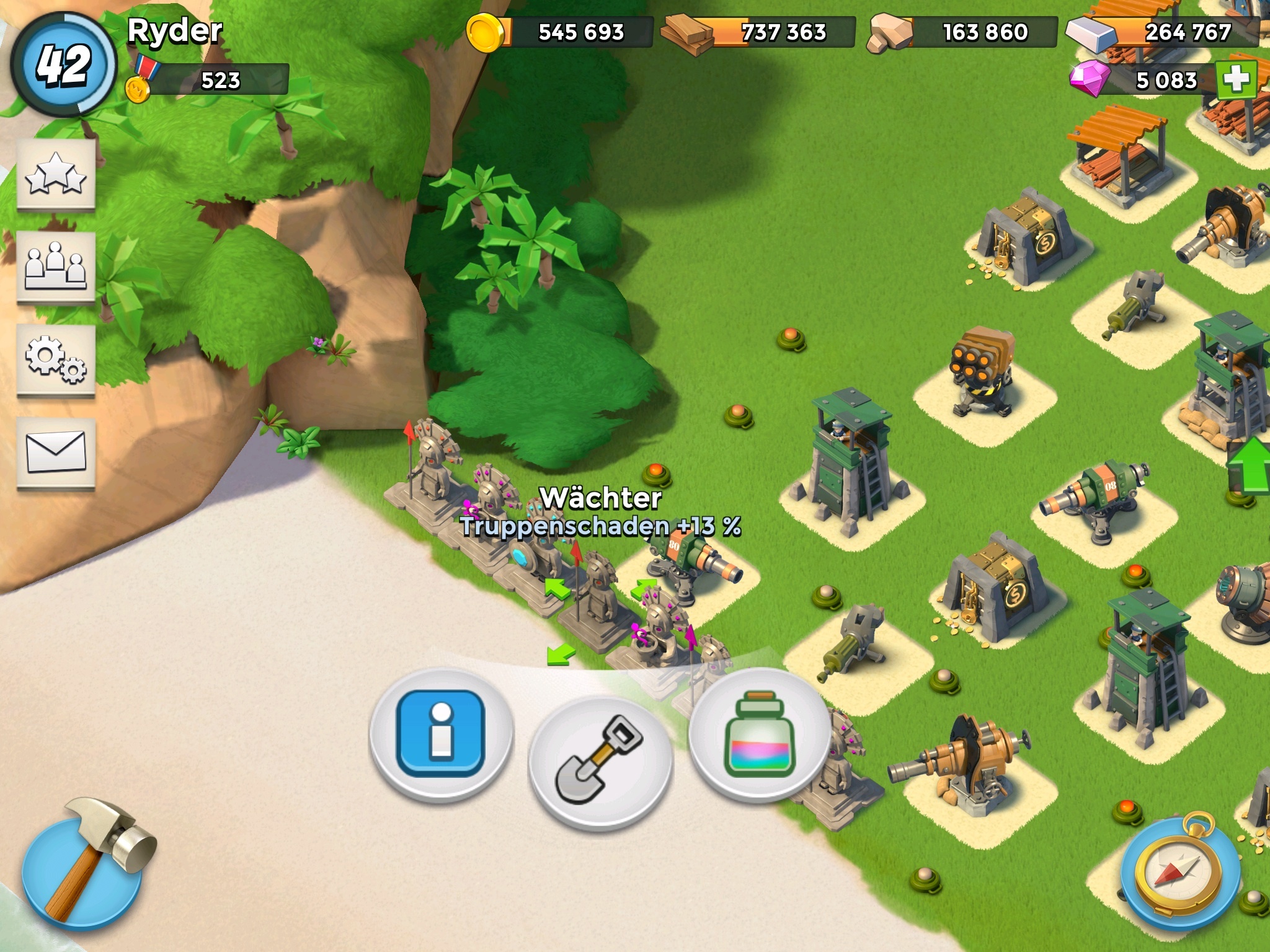Image resolution: width=1270 pixels, height=952 pixels.
Task: Open the world map via compass button
Action: pyautogui.click(x=1181, y=872)
